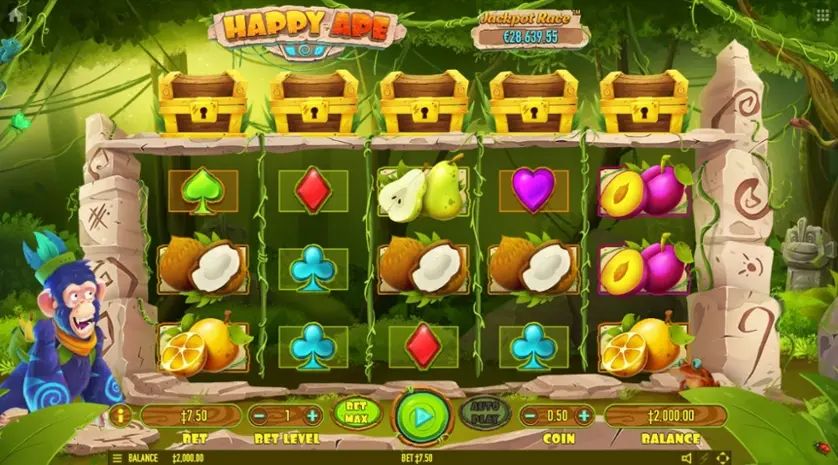
Task: Toggle the sound speaker icon
Action: point(686,458)
